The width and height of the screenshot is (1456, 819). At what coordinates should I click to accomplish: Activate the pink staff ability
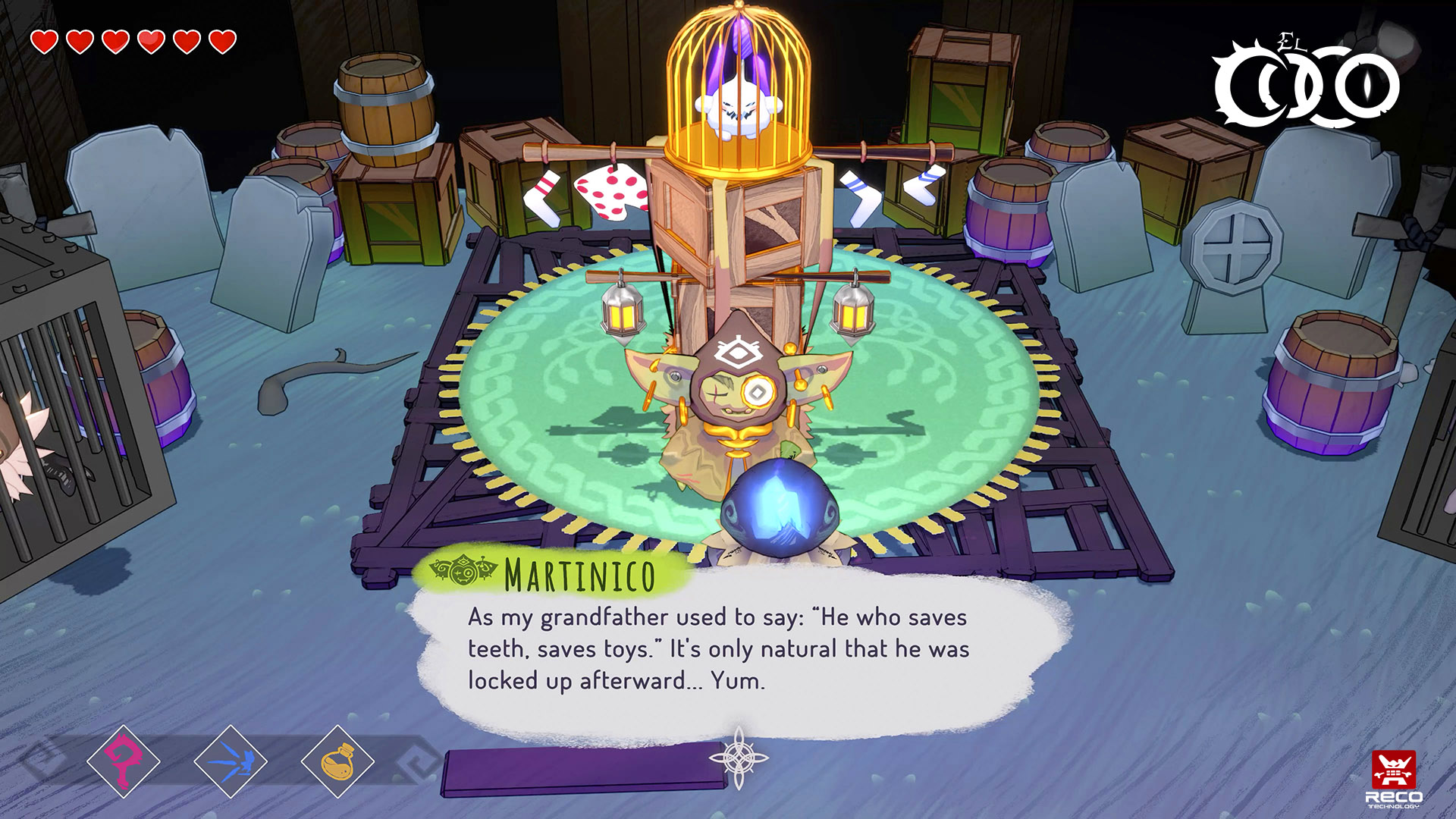click(123, 761)
